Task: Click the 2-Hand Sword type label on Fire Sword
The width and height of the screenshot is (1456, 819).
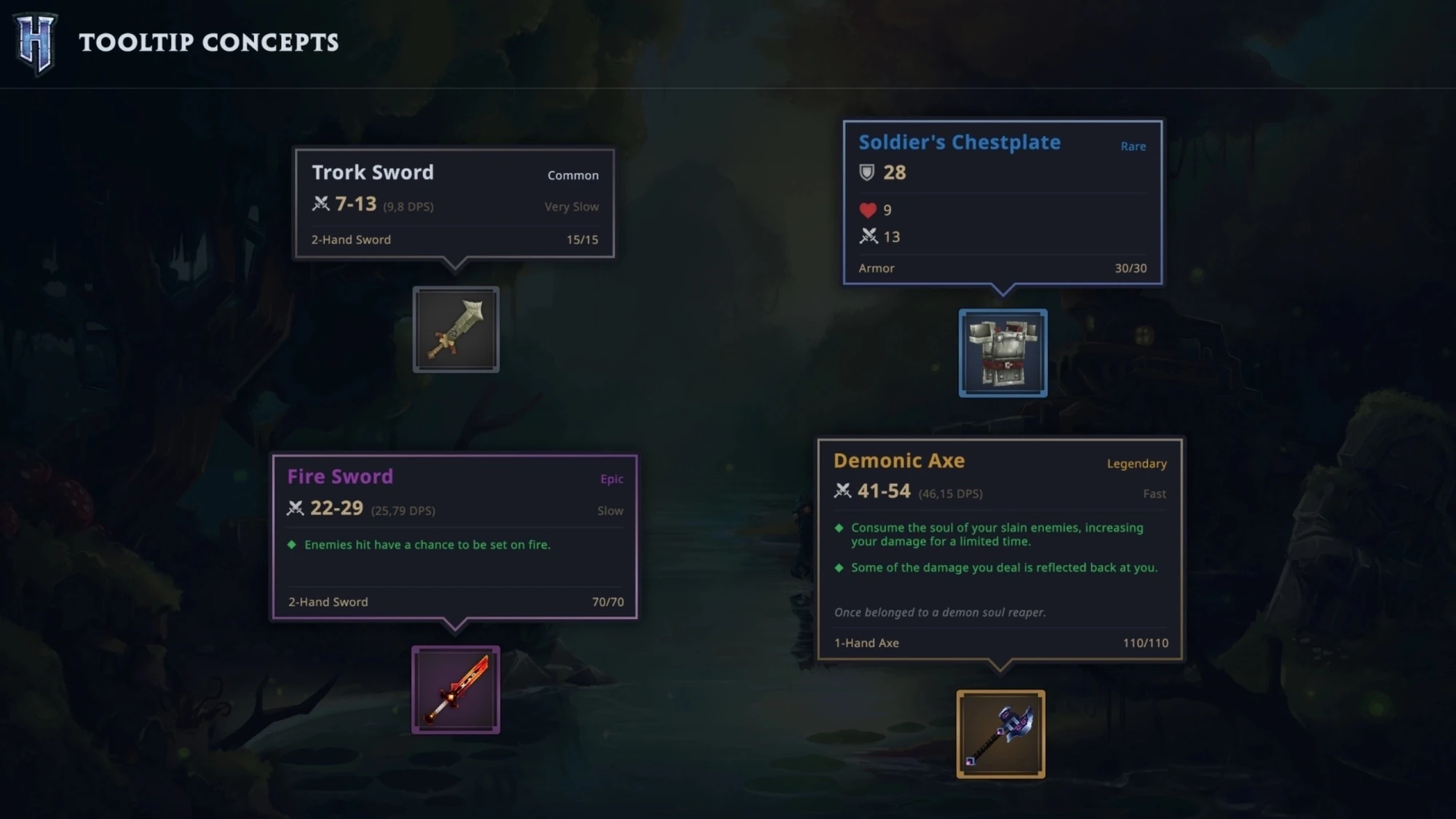Action: tap(327, 601)
